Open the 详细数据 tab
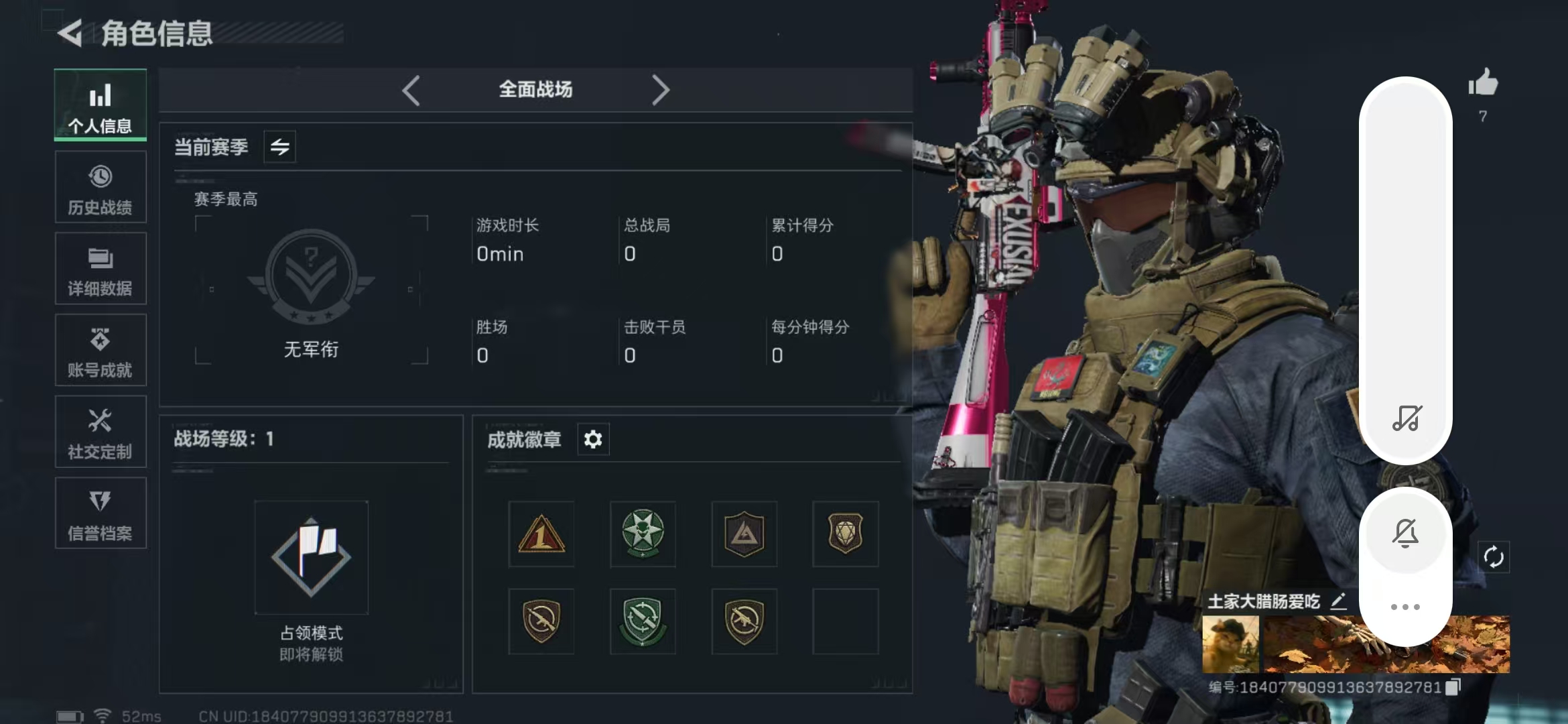The width and height of the screenshot is (1568, 724). tap(101, 269)
